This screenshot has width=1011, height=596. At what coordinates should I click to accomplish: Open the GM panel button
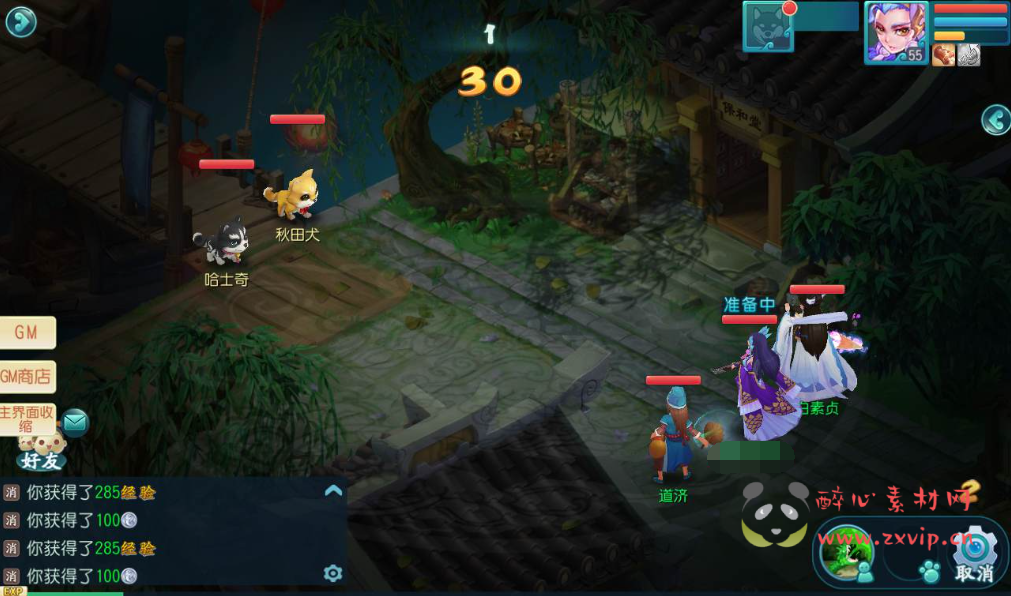tap(26, 333)
